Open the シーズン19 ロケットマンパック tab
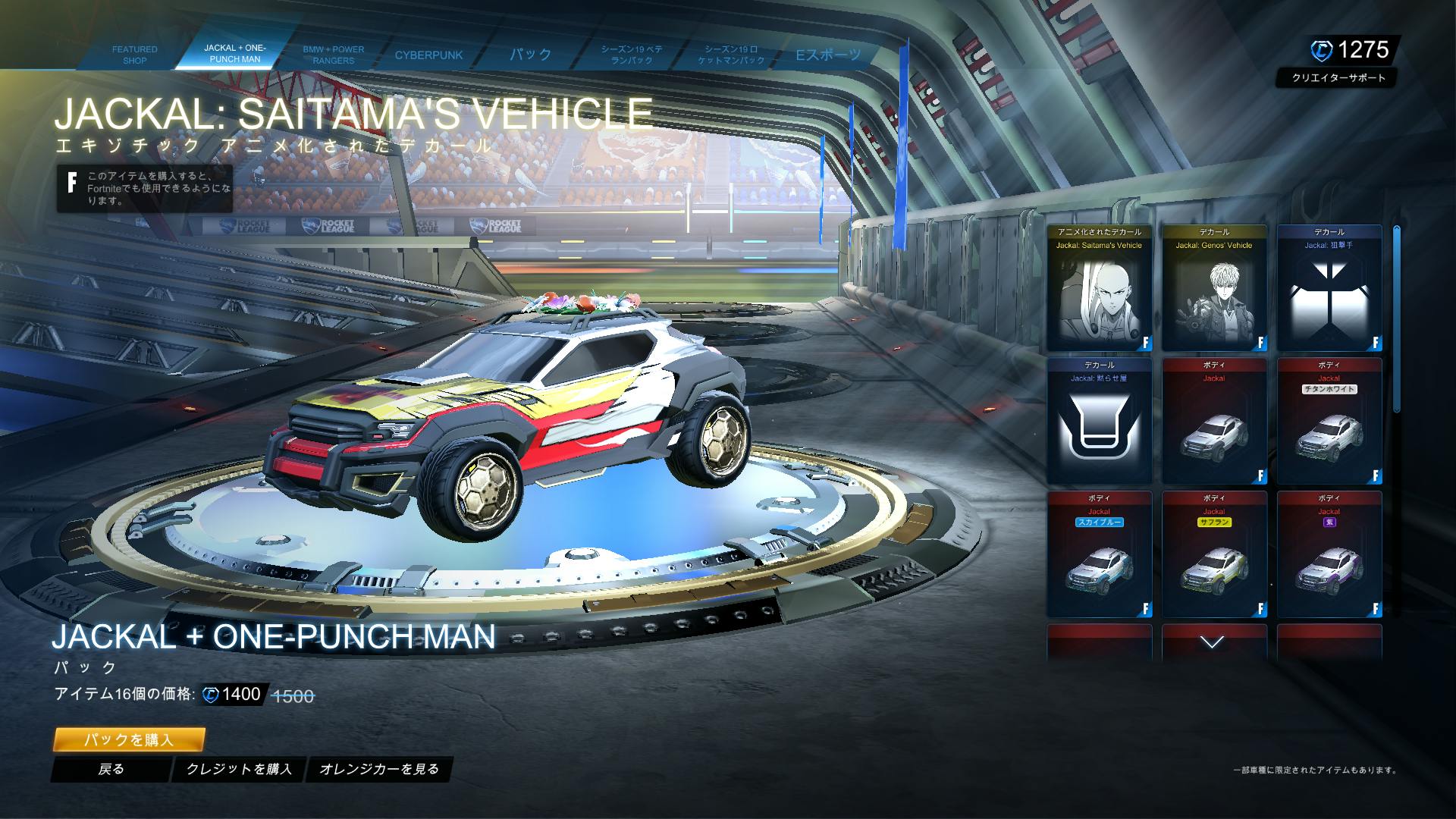The image size is (1456, 819). coord(731,55)
